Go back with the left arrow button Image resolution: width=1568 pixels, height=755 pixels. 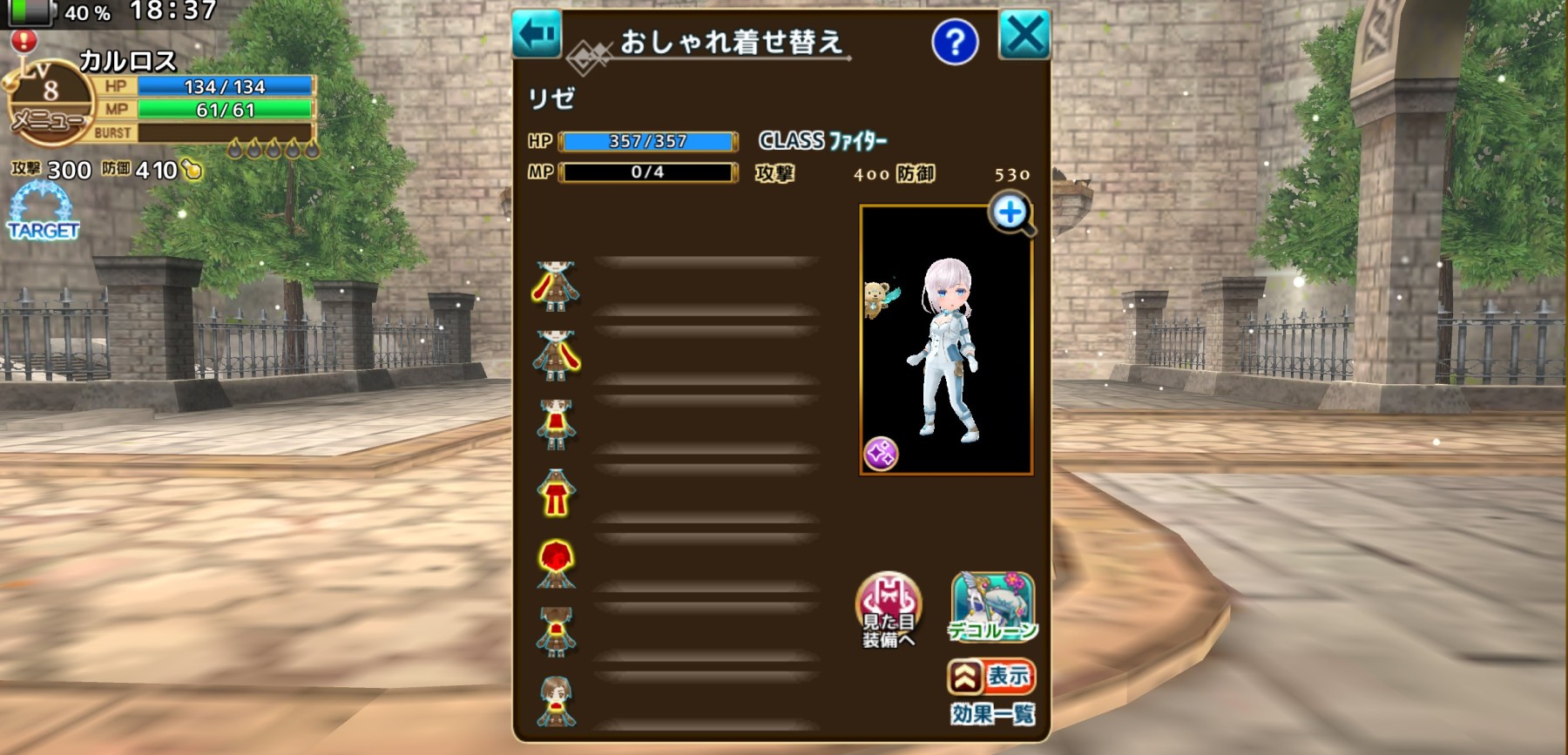tap(537, 35)
